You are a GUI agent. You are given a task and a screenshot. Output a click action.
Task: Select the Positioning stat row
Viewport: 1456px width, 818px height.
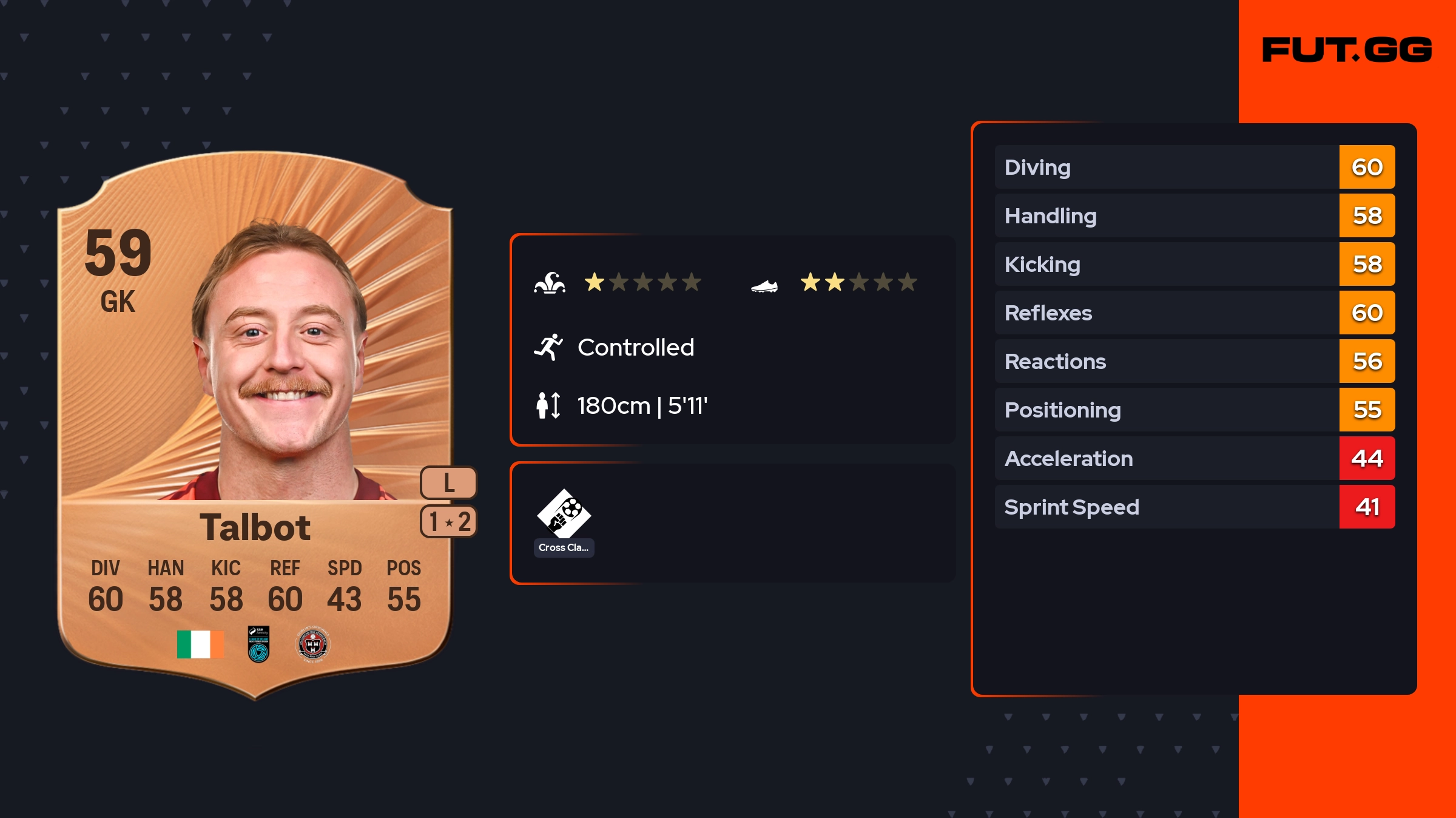click(x=1194, y=410)
